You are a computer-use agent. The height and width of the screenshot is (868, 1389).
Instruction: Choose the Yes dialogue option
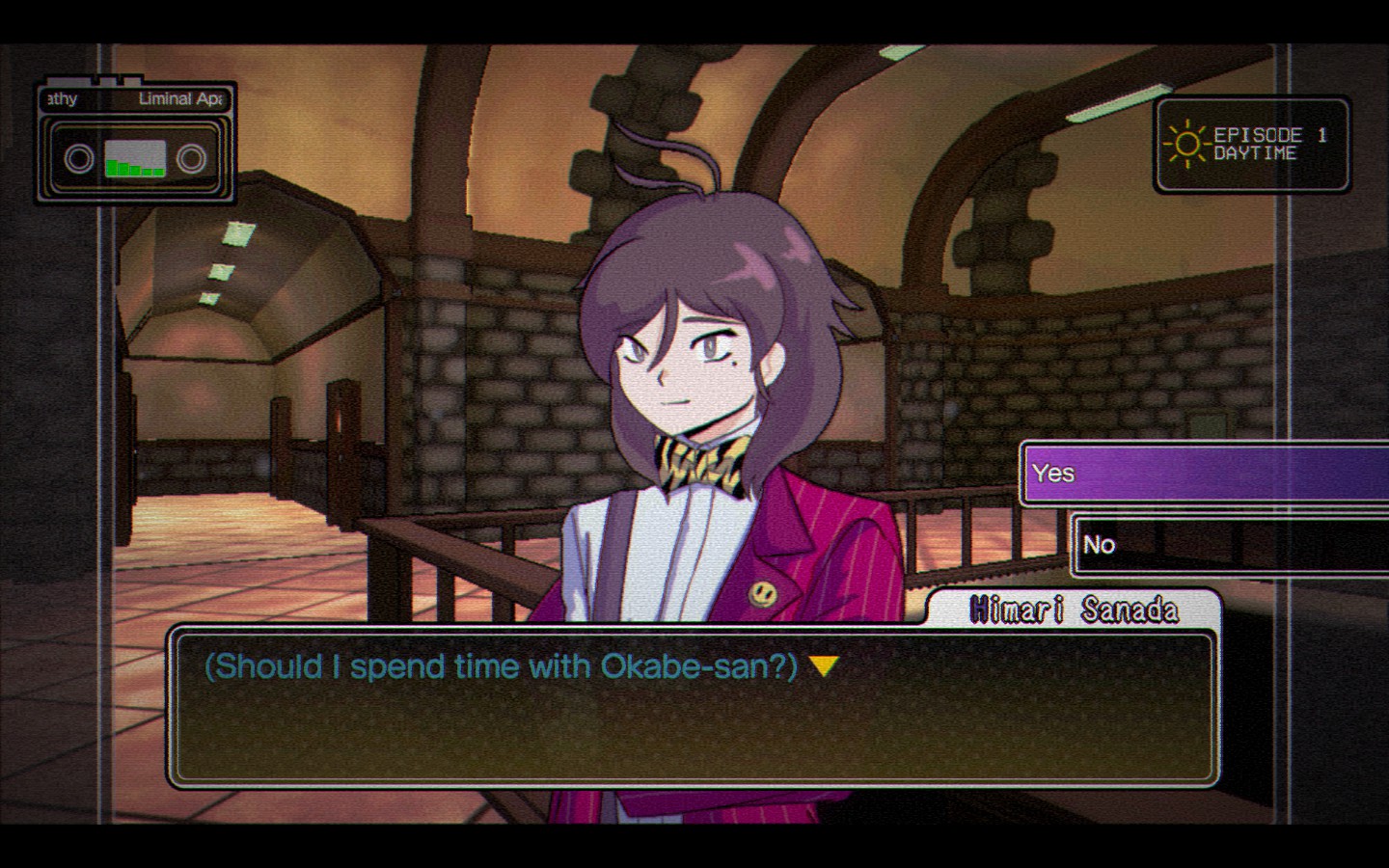pos(1204,474)
